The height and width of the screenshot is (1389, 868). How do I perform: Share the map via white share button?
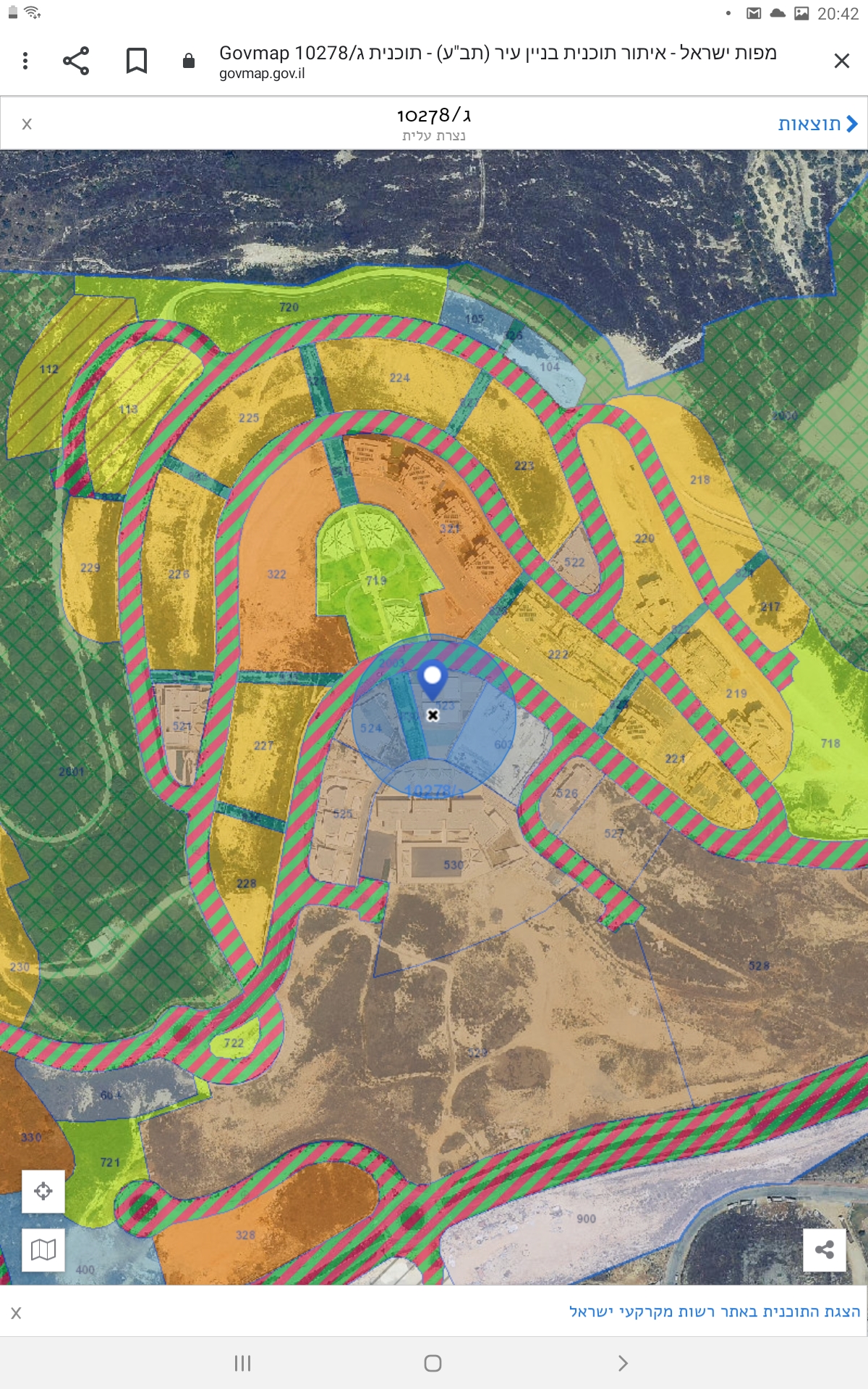coord(824,1249)
